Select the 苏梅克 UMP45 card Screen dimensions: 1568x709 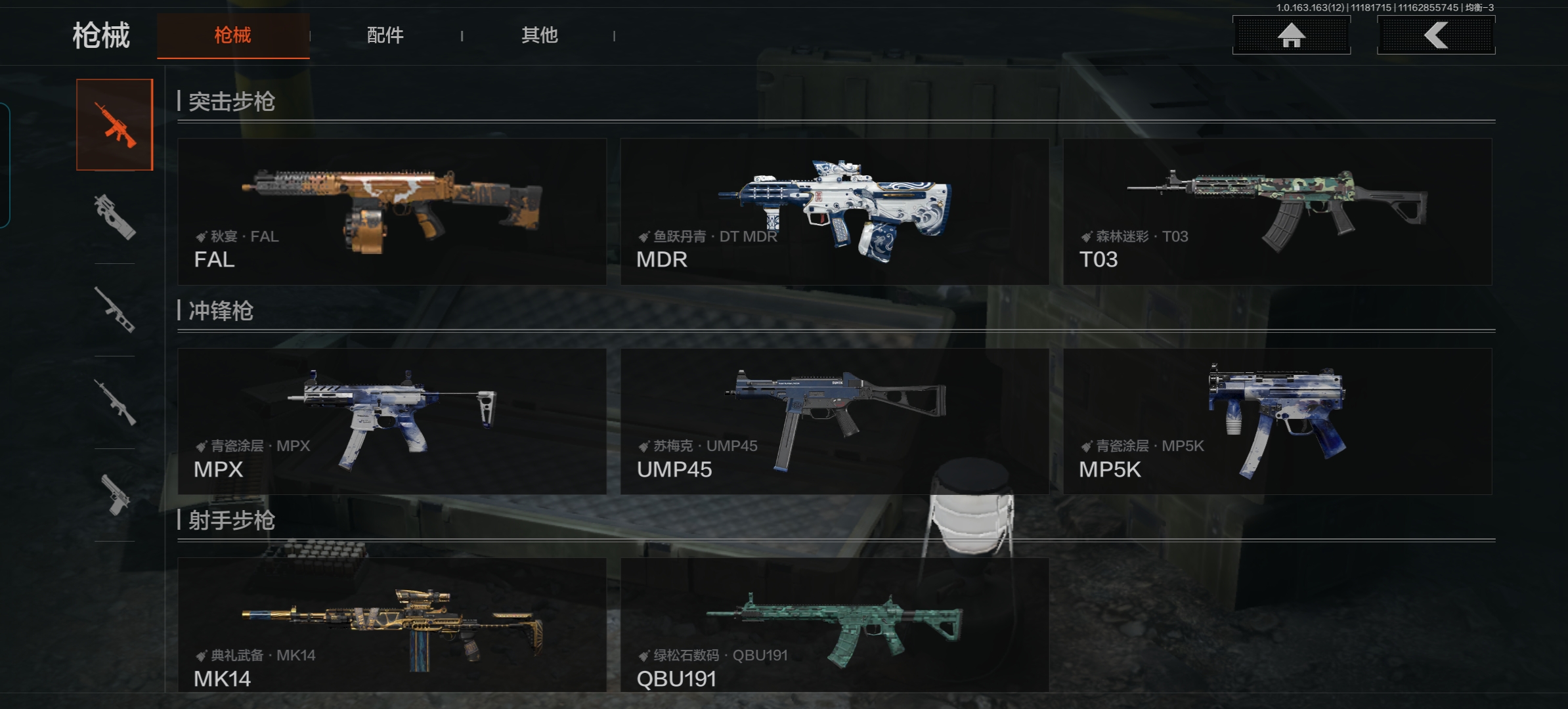click(834, 421)
